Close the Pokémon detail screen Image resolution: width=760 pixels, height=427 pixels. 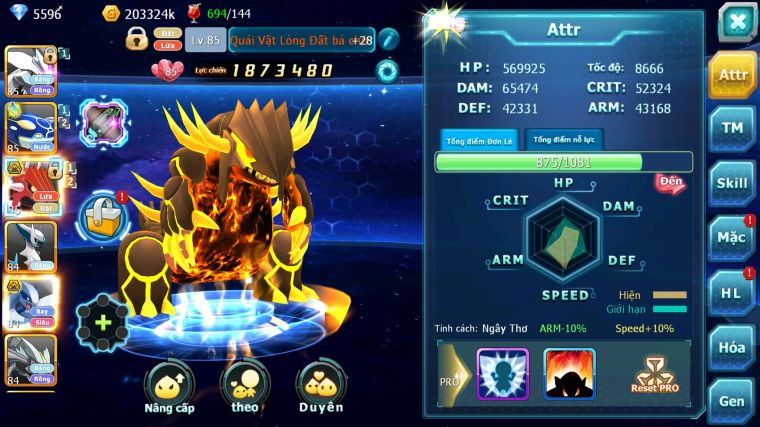click(x=735, y=22)
